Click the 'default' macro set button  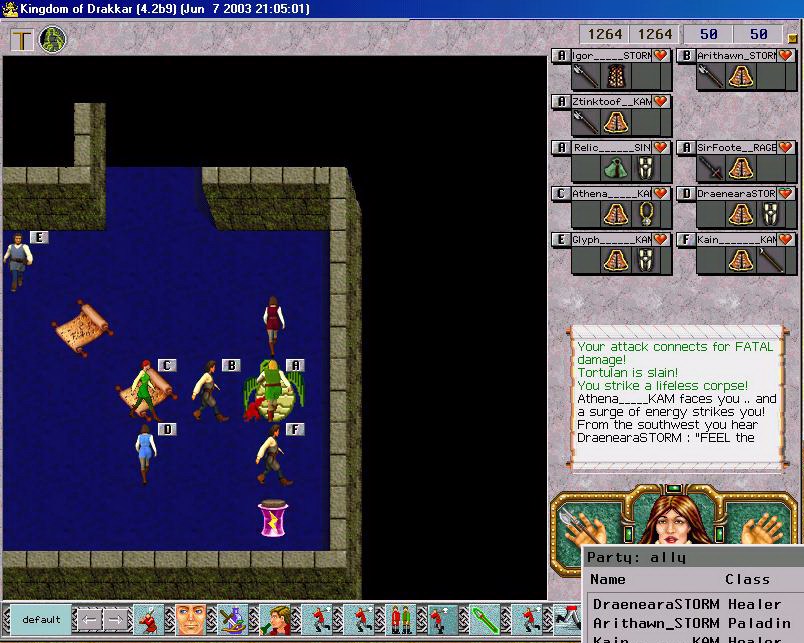[x=41, y=619]
